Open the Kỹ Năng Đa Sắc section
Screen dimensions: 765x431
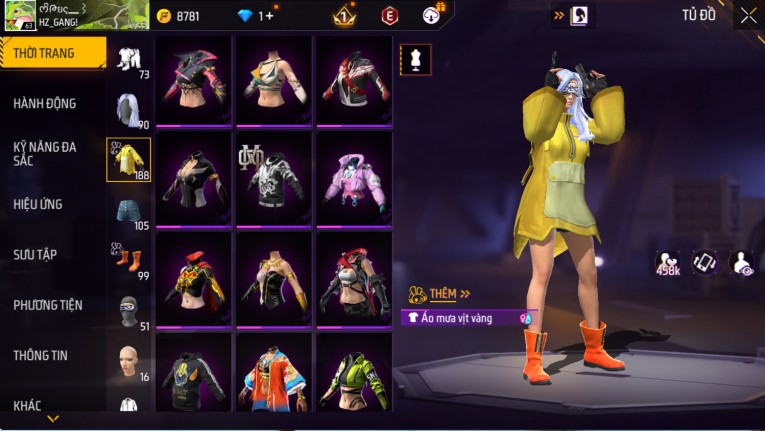[45, 153]
